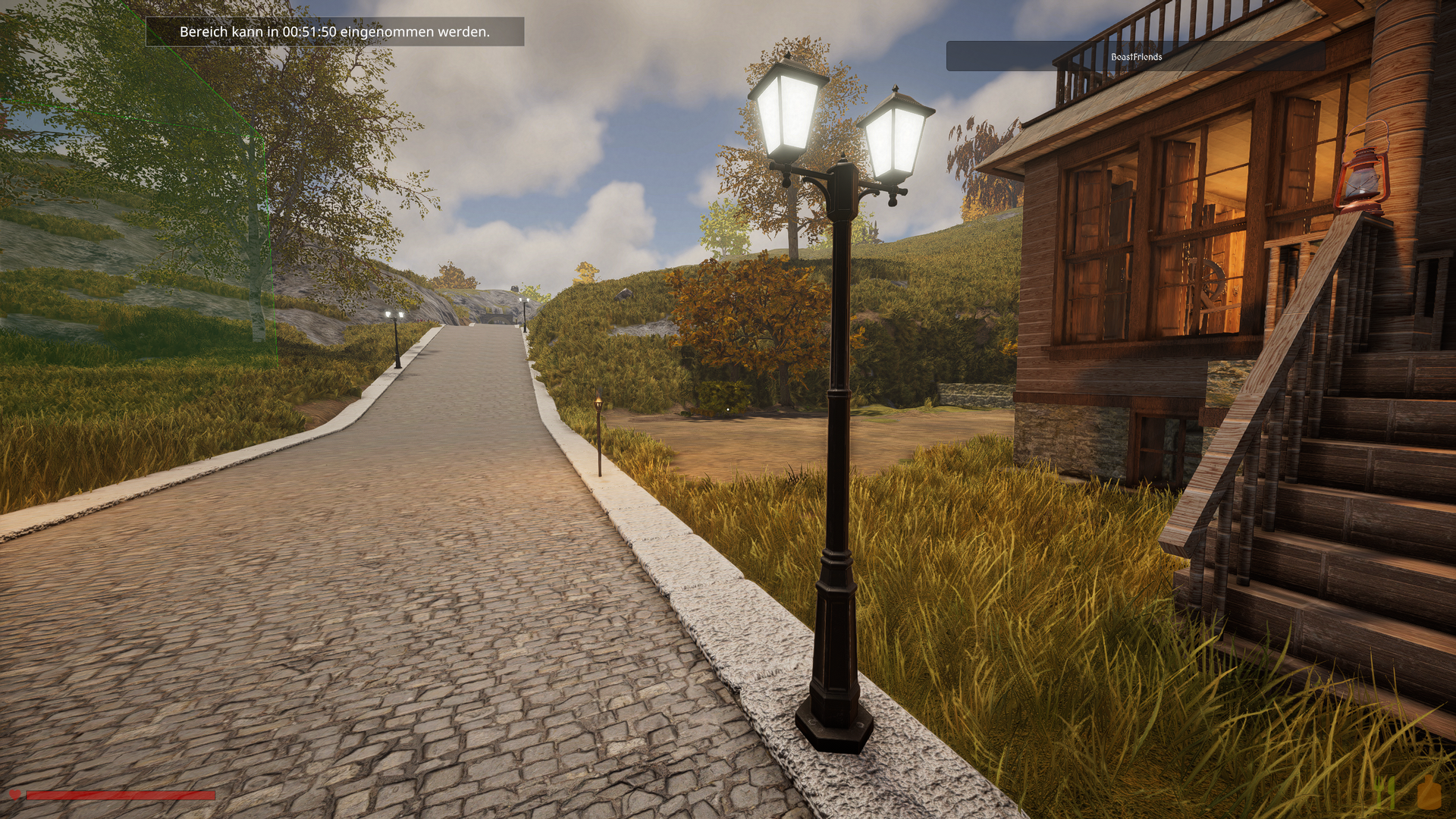The image size is (1456, 819).
Task: Open the BeastFriends area banner
Action: pos(1135,57)
